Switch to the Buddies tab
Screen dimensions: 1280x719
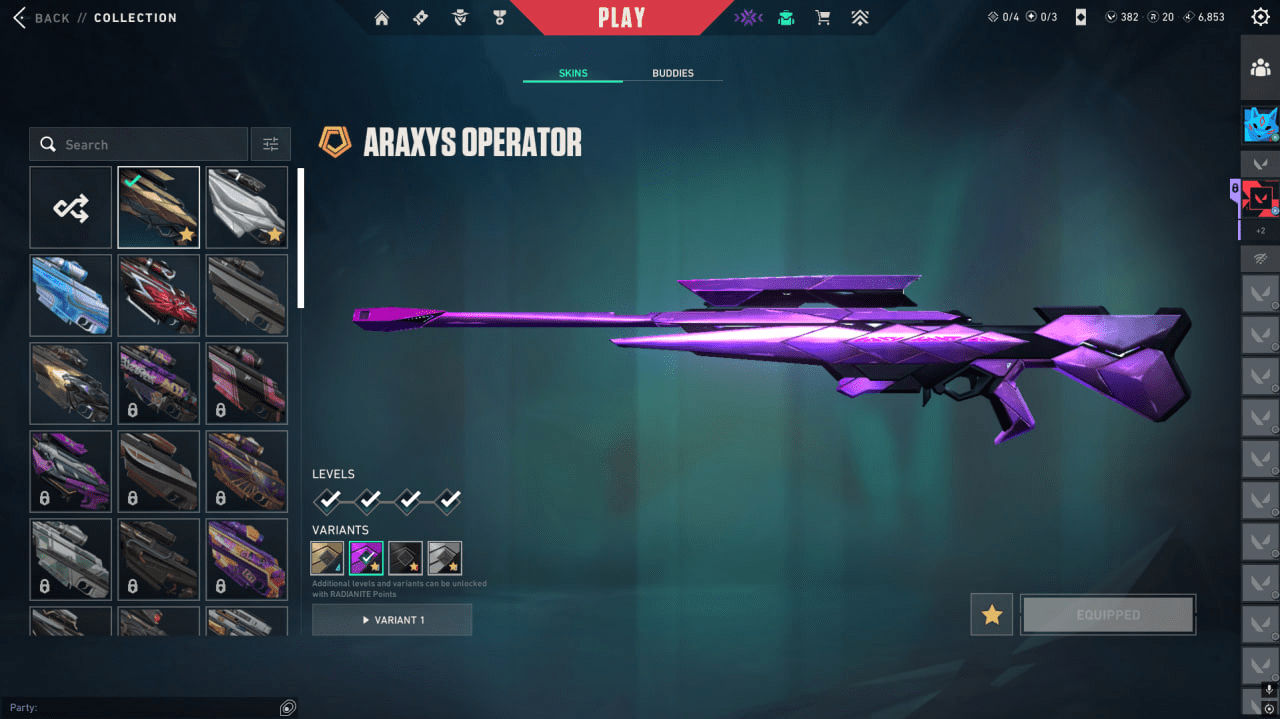tap(672, 73)
